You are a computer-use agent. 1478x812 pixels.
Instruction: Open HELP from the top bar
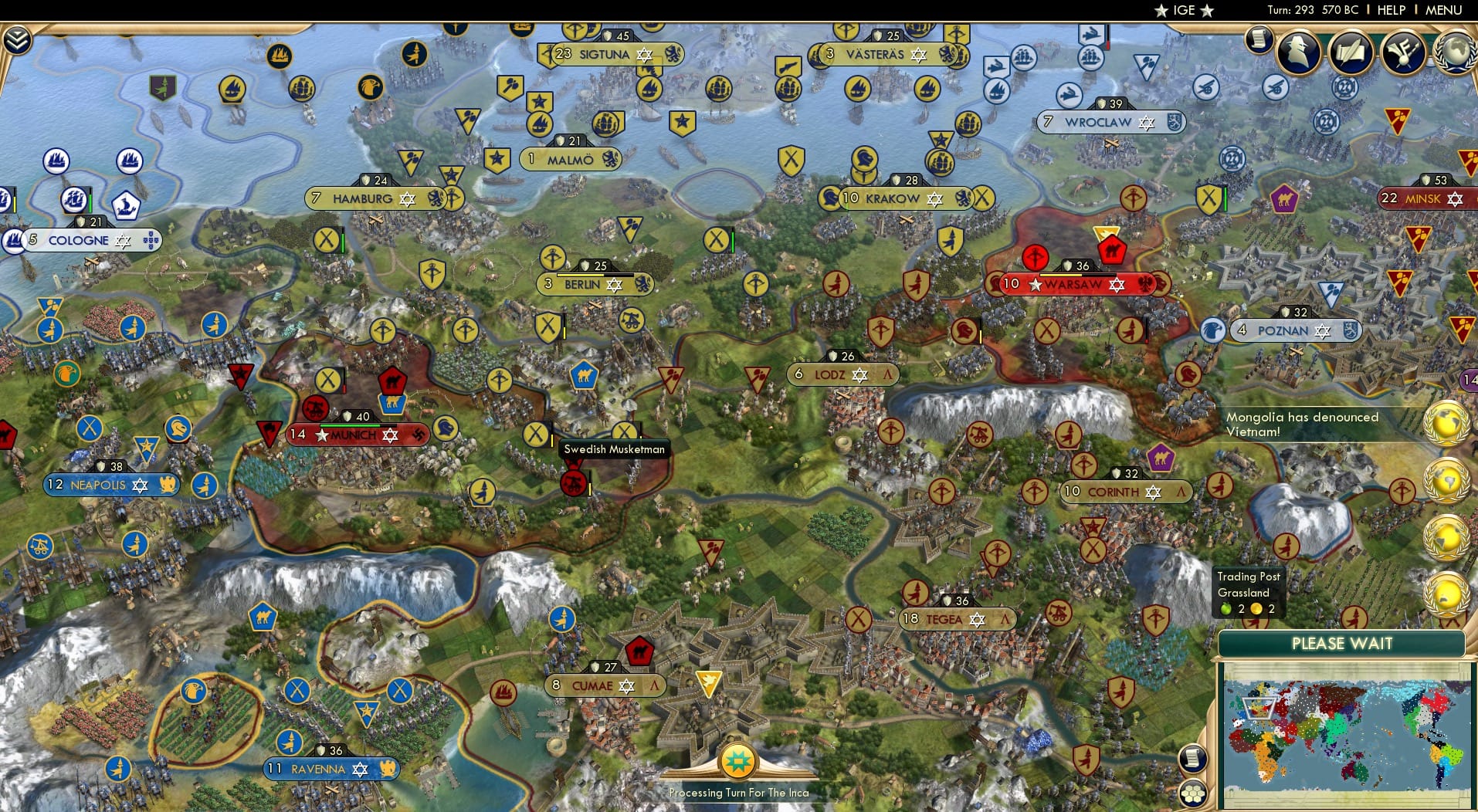[x=1390, y=10]
